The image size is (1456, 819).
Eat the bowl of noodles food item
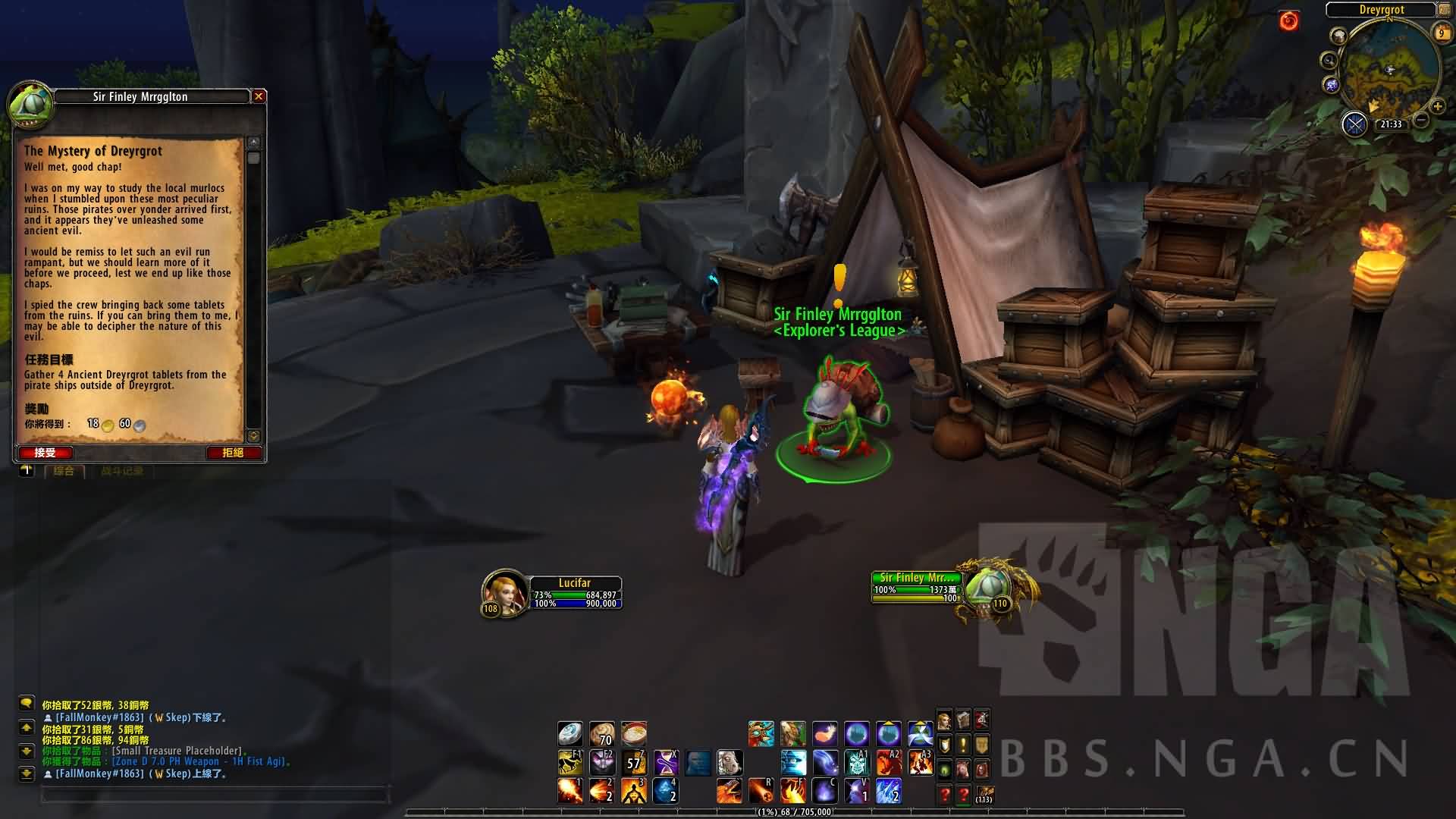point(634,734)
